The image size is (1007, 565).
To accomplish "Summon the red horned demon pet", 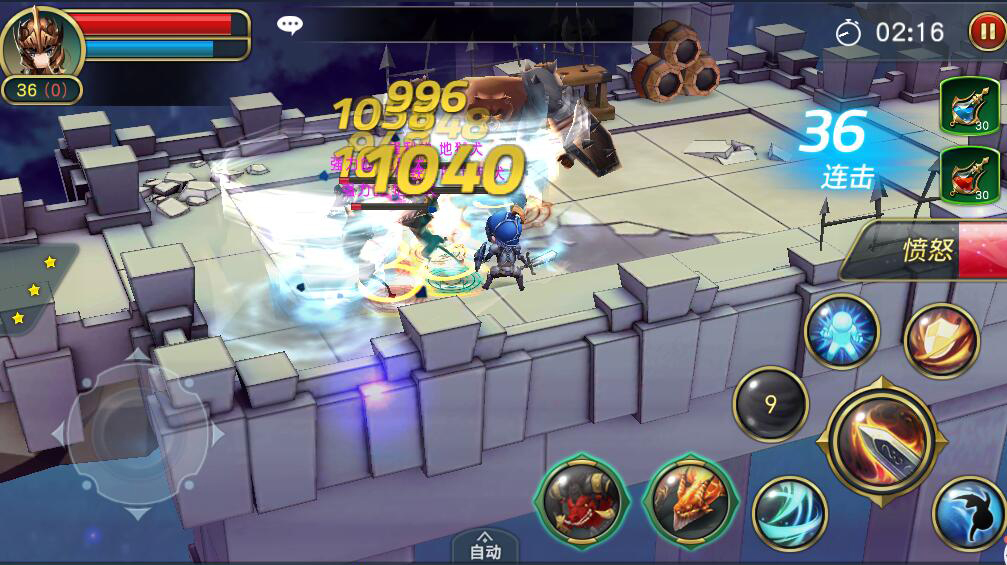I will point(581,500).
